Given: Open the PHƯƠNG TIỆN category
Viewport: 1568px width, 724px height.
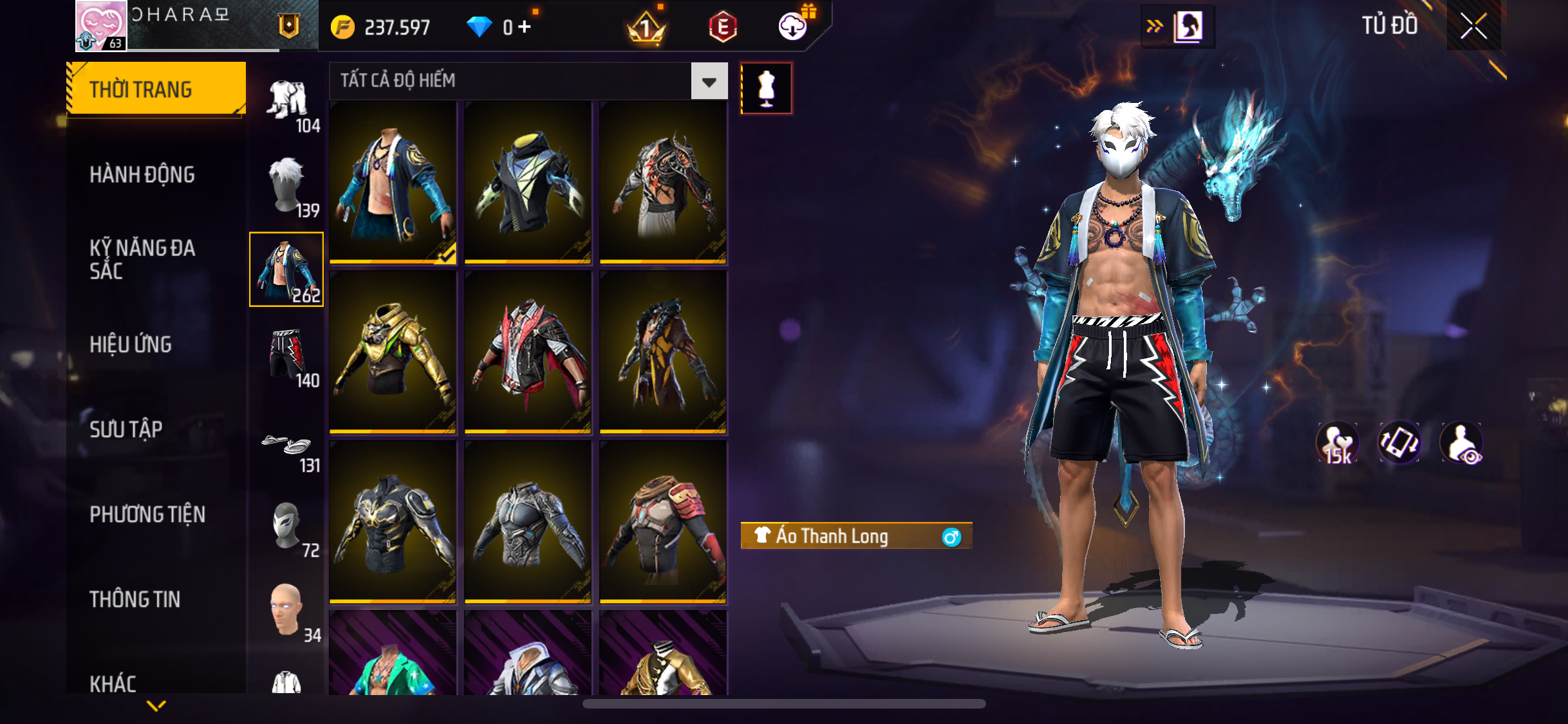Looking at the screenshot, I should pos(147,514).
